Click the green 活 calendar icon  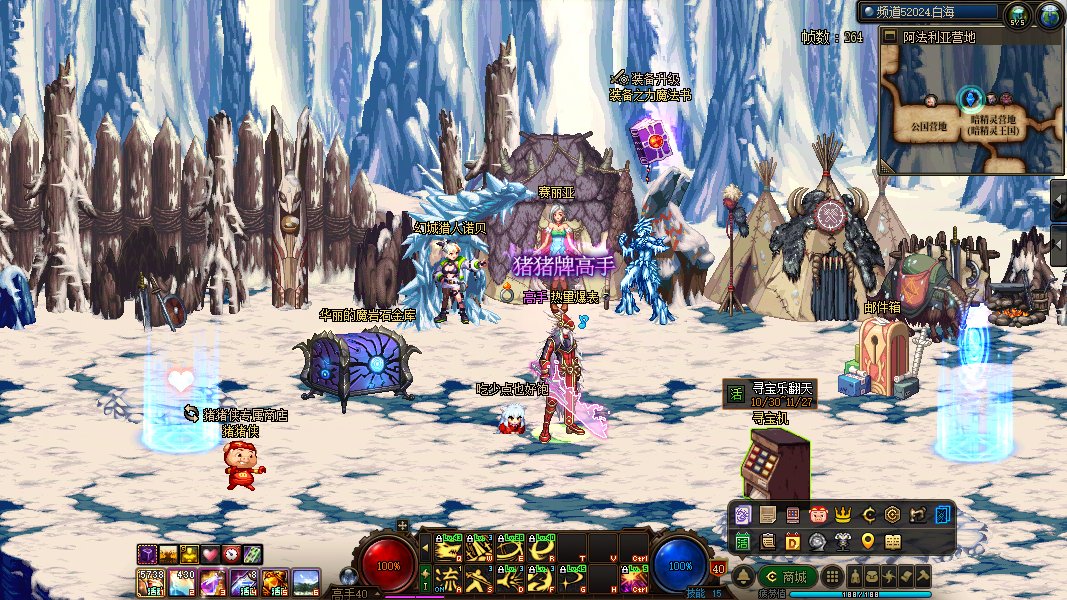[x=742, y=542]
